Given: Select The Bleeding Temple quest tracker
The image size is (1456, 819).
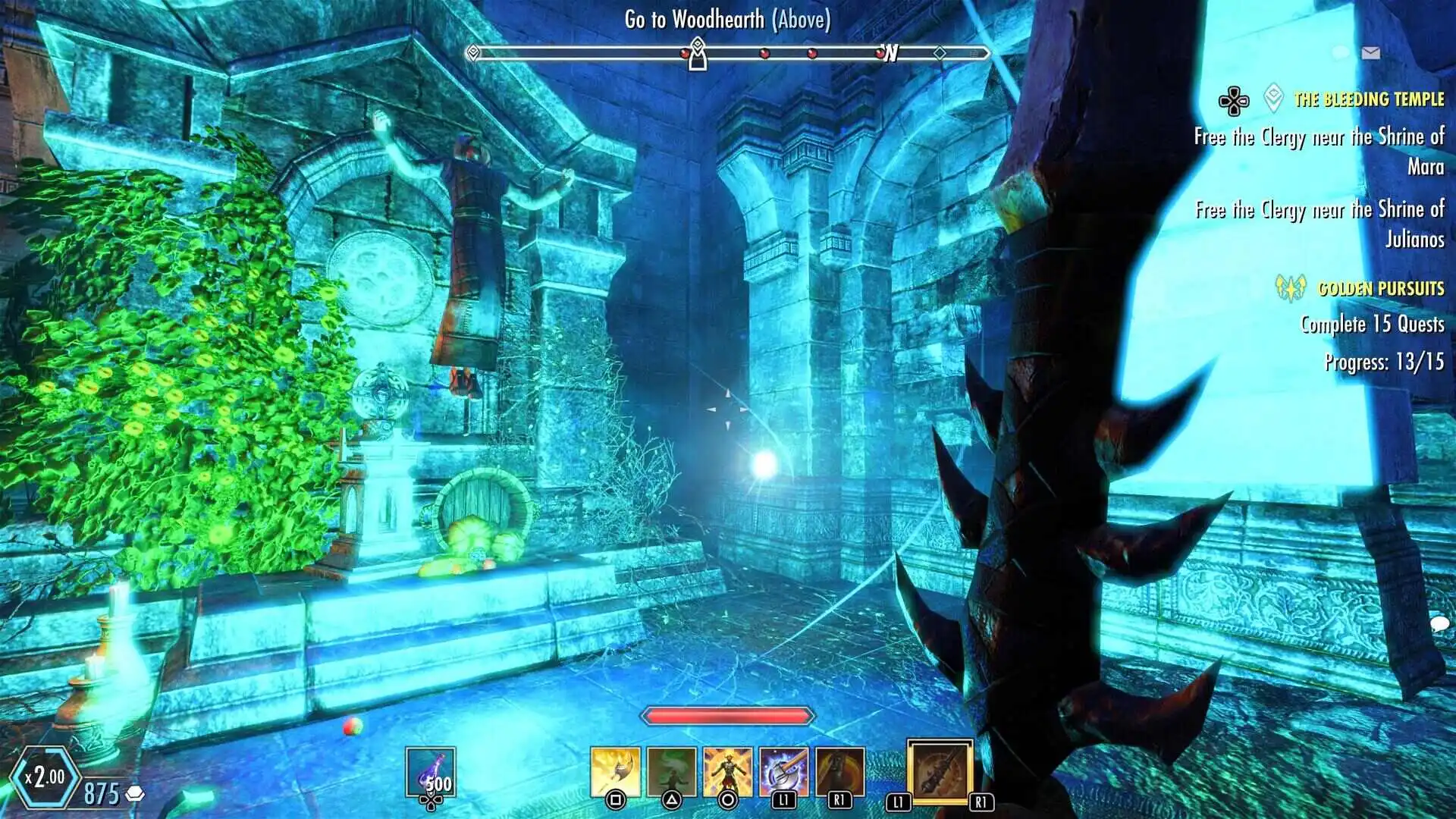Looking at the screenshot, I should point(1368,99).
